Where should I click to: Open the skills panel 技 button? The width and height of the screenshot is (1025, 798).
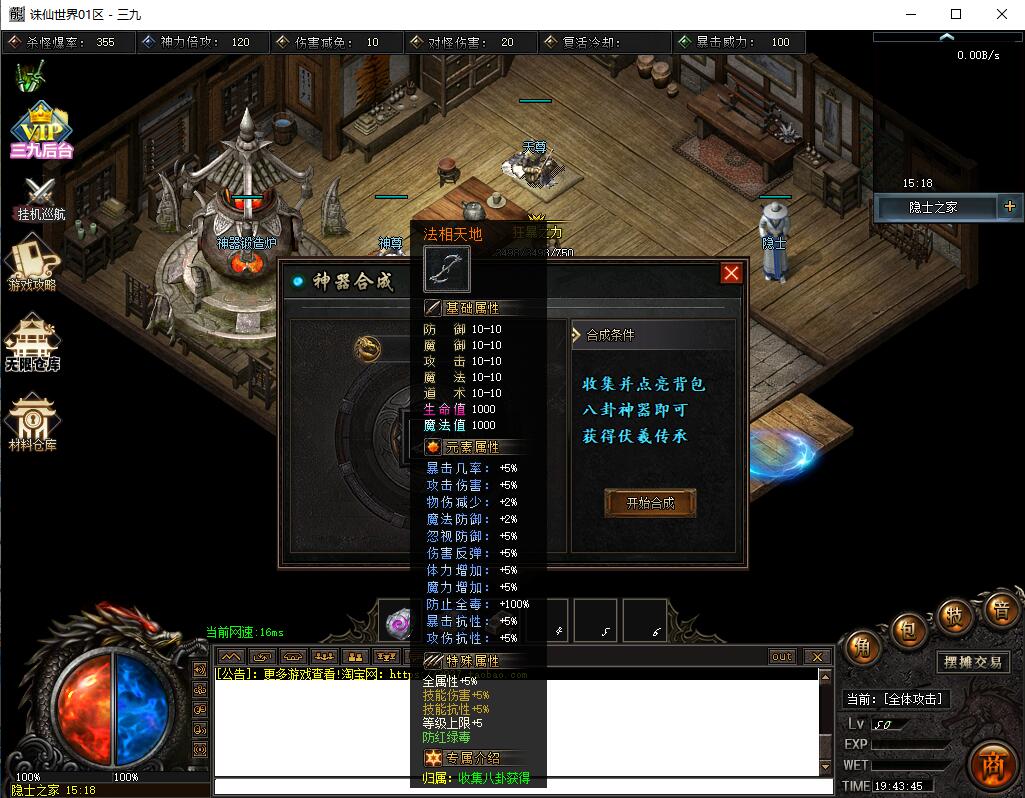click(x=955, y=616)
